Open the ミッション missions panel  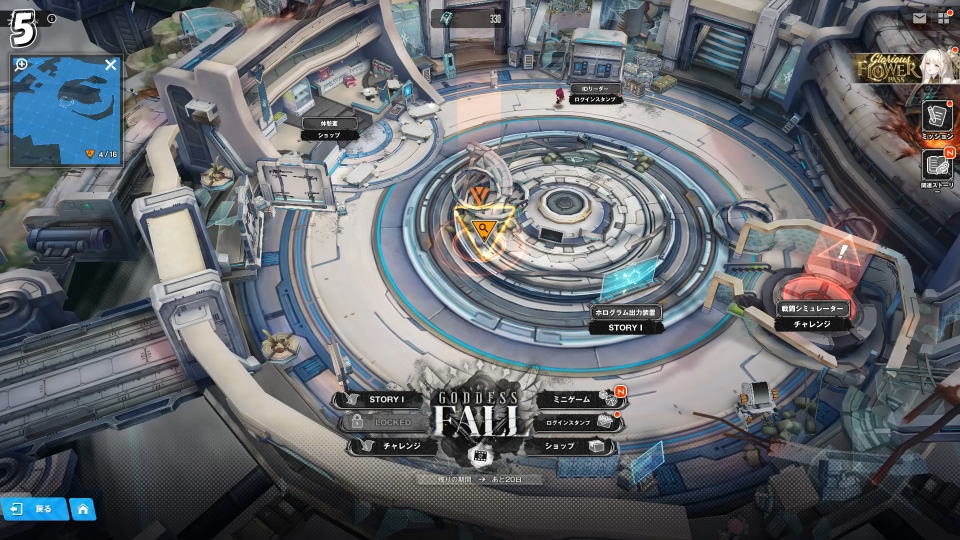tap(937, 118)
